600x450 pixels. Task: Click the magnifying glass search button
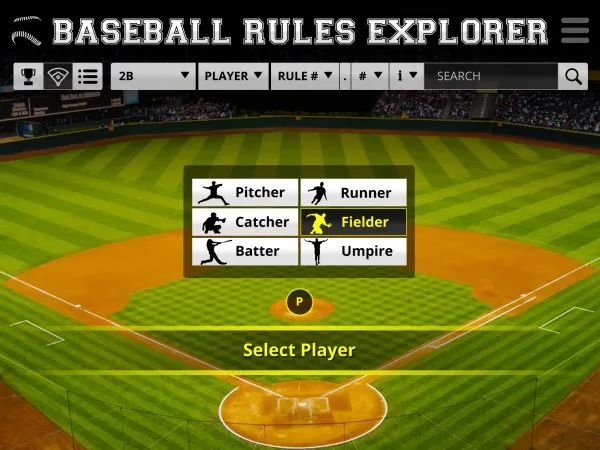point(573,76)
